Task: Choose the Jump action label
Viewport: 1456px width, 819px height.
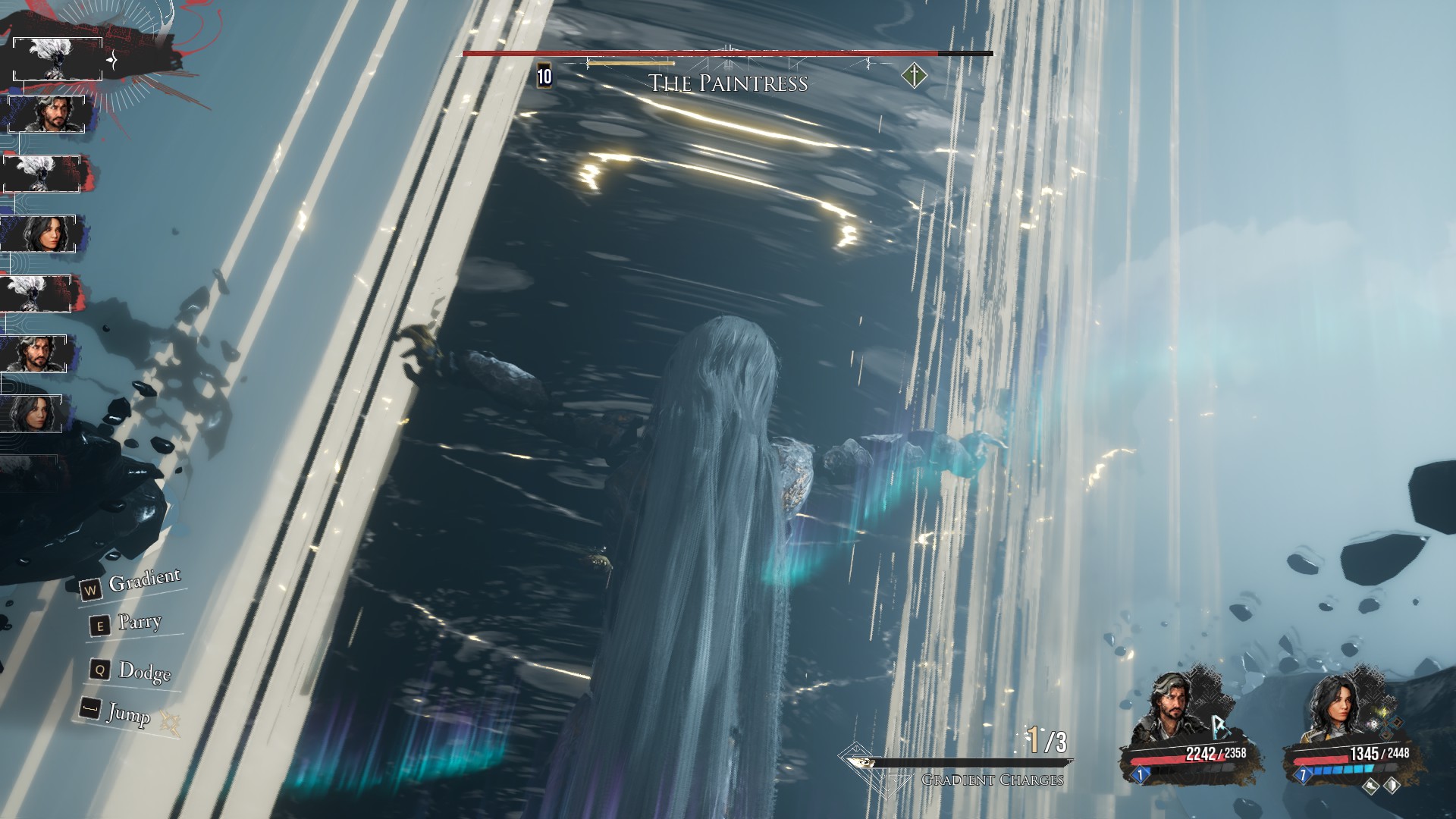Action: click(x=128, y=714)
